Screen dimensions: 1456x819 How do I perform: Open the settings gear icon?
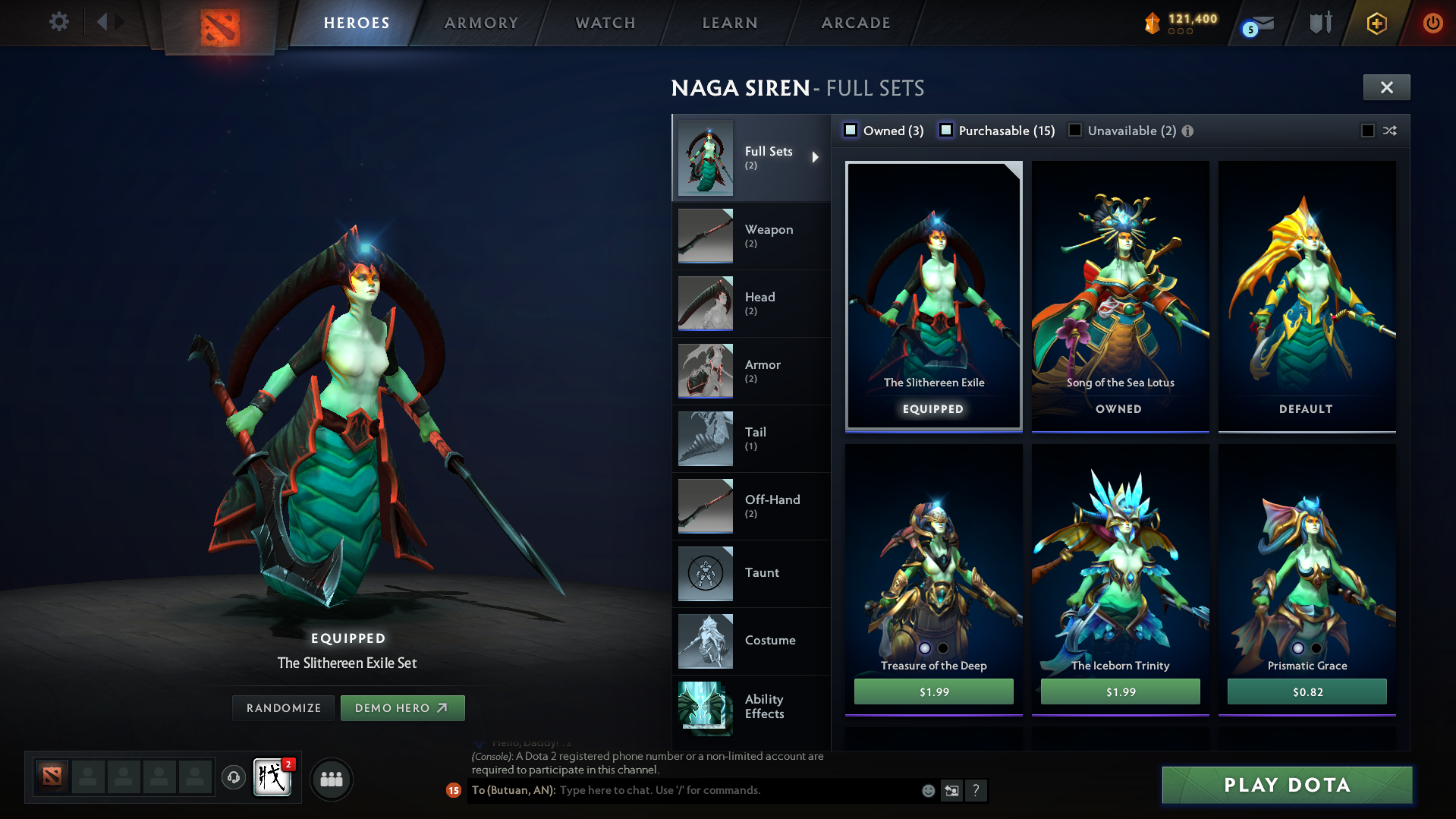click(x=58, y=22)
